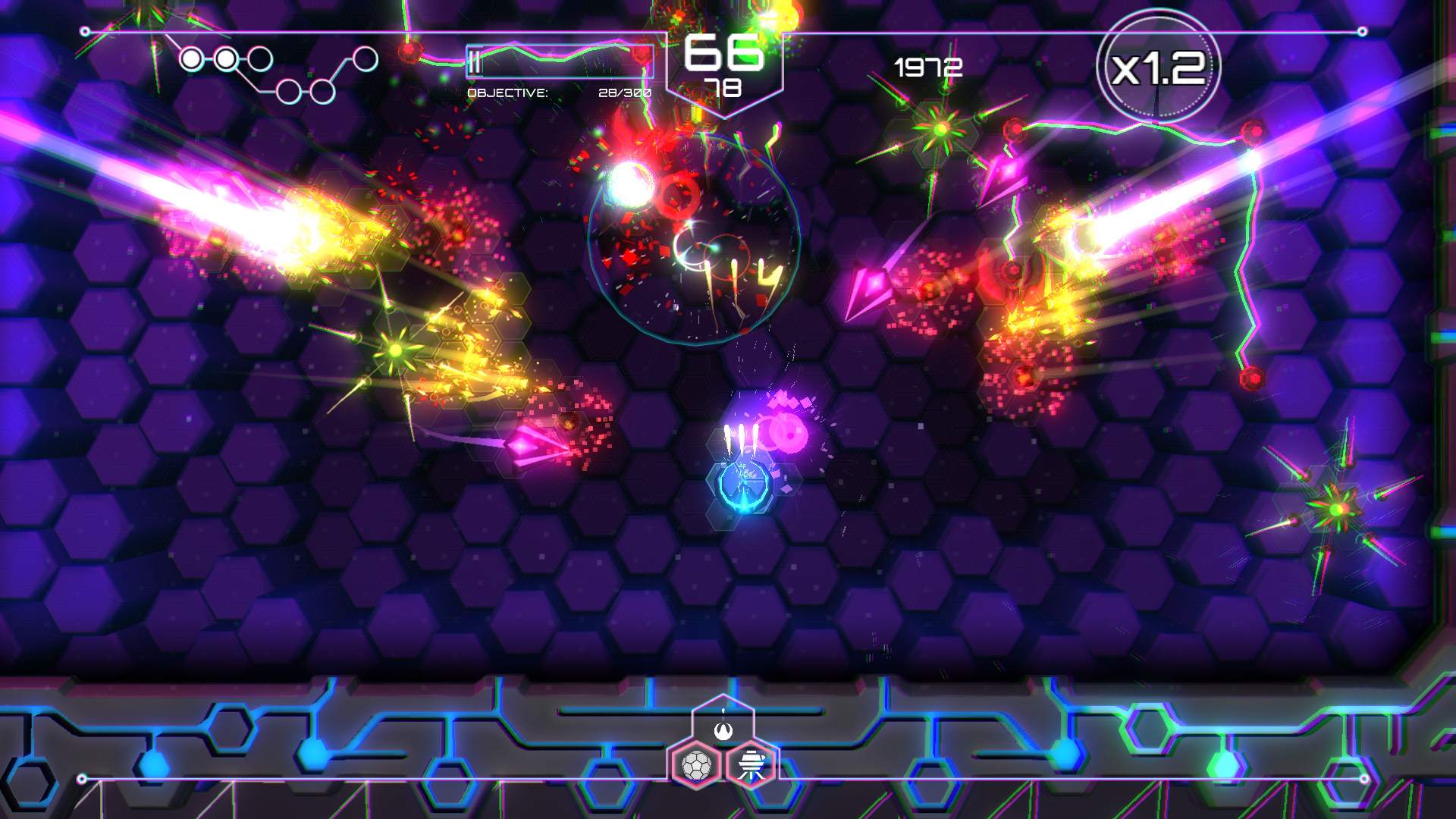Select the sphere shield ability hexagon icon
Viewport: 1456px width, 819px height.
pos(695,765)
